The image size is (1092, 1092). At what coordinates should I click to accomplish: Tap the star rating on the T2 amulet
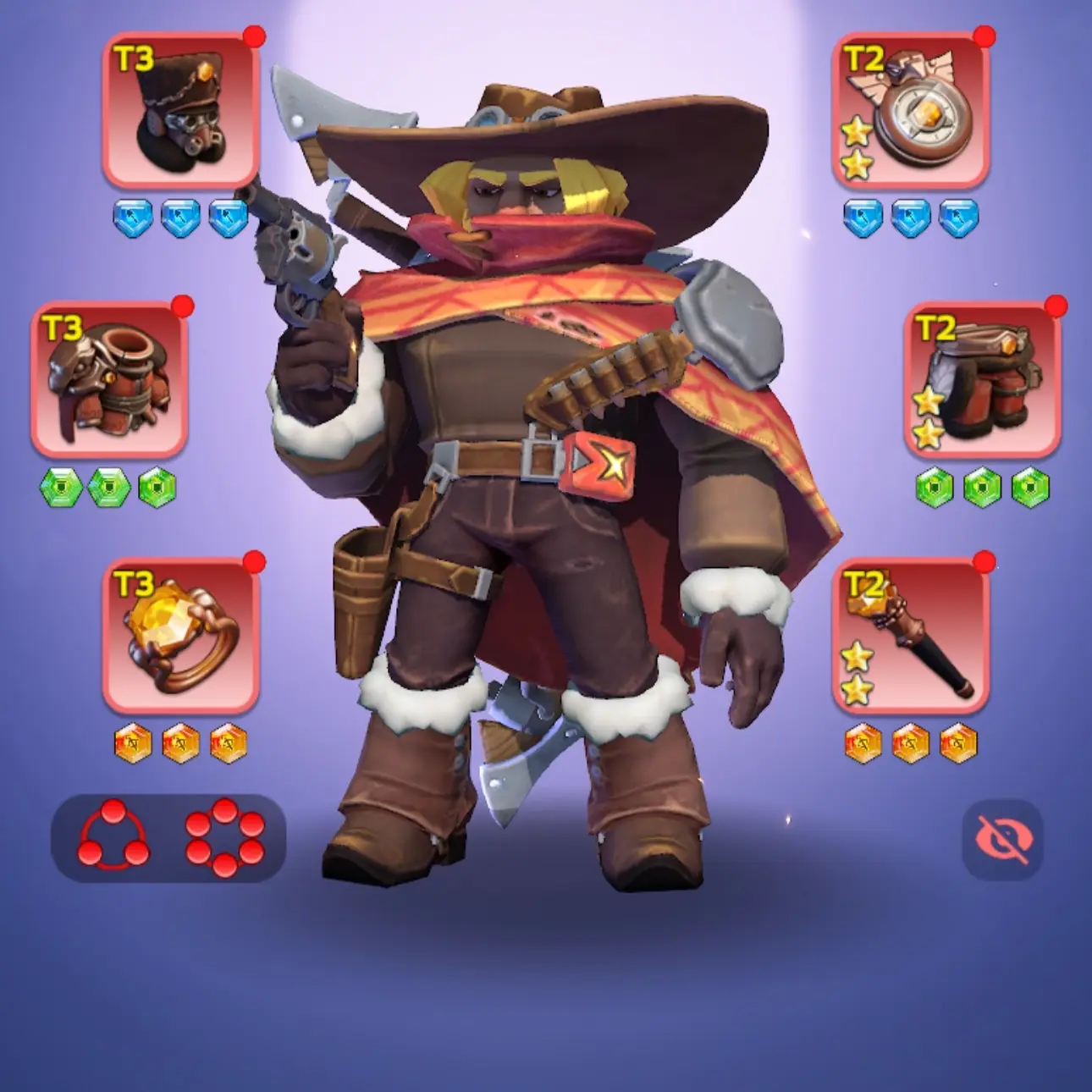(x=858, y=150)
